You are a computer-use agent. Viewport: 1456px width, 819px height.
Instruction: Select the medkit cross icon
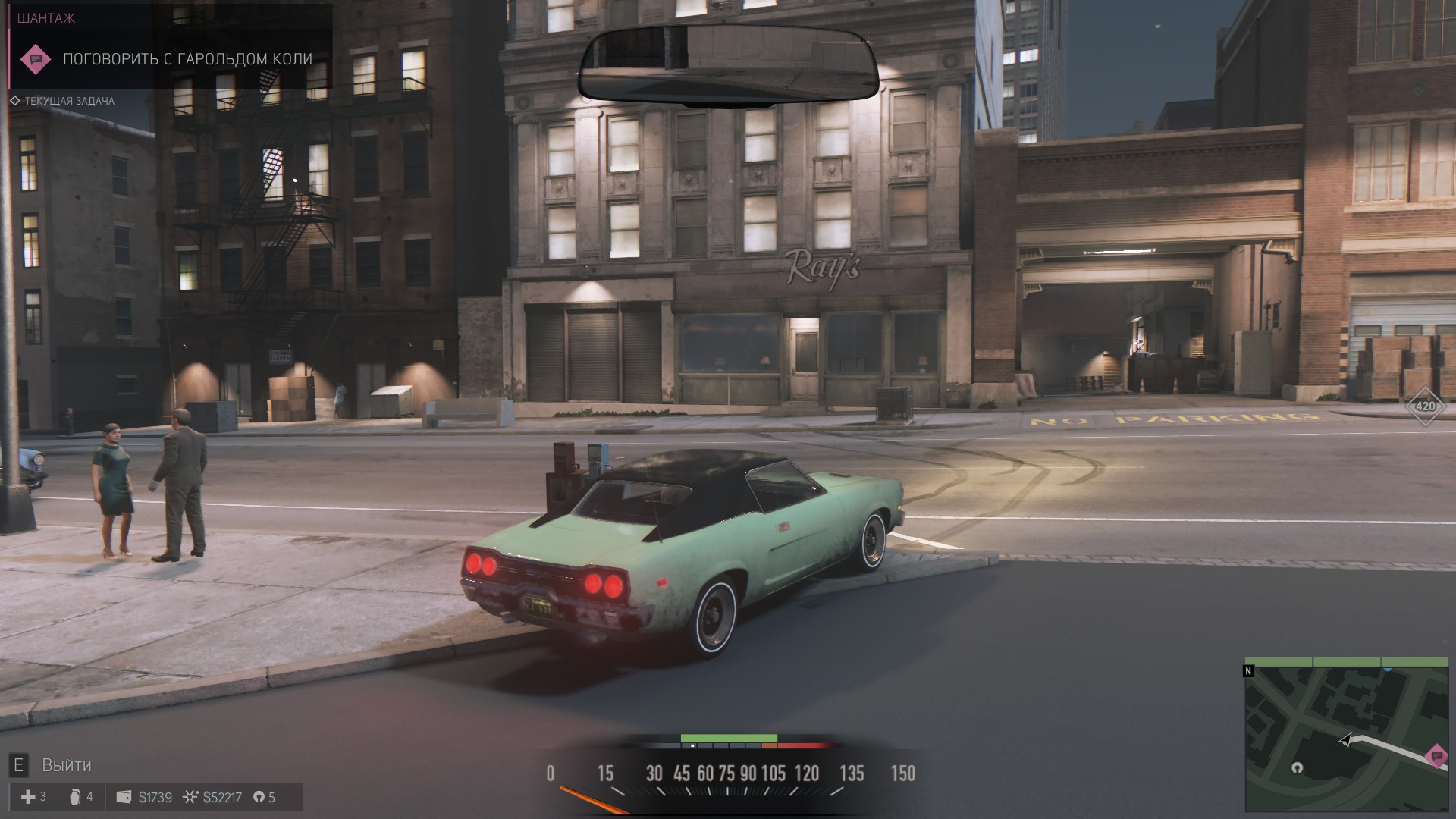tap(28, 797)
